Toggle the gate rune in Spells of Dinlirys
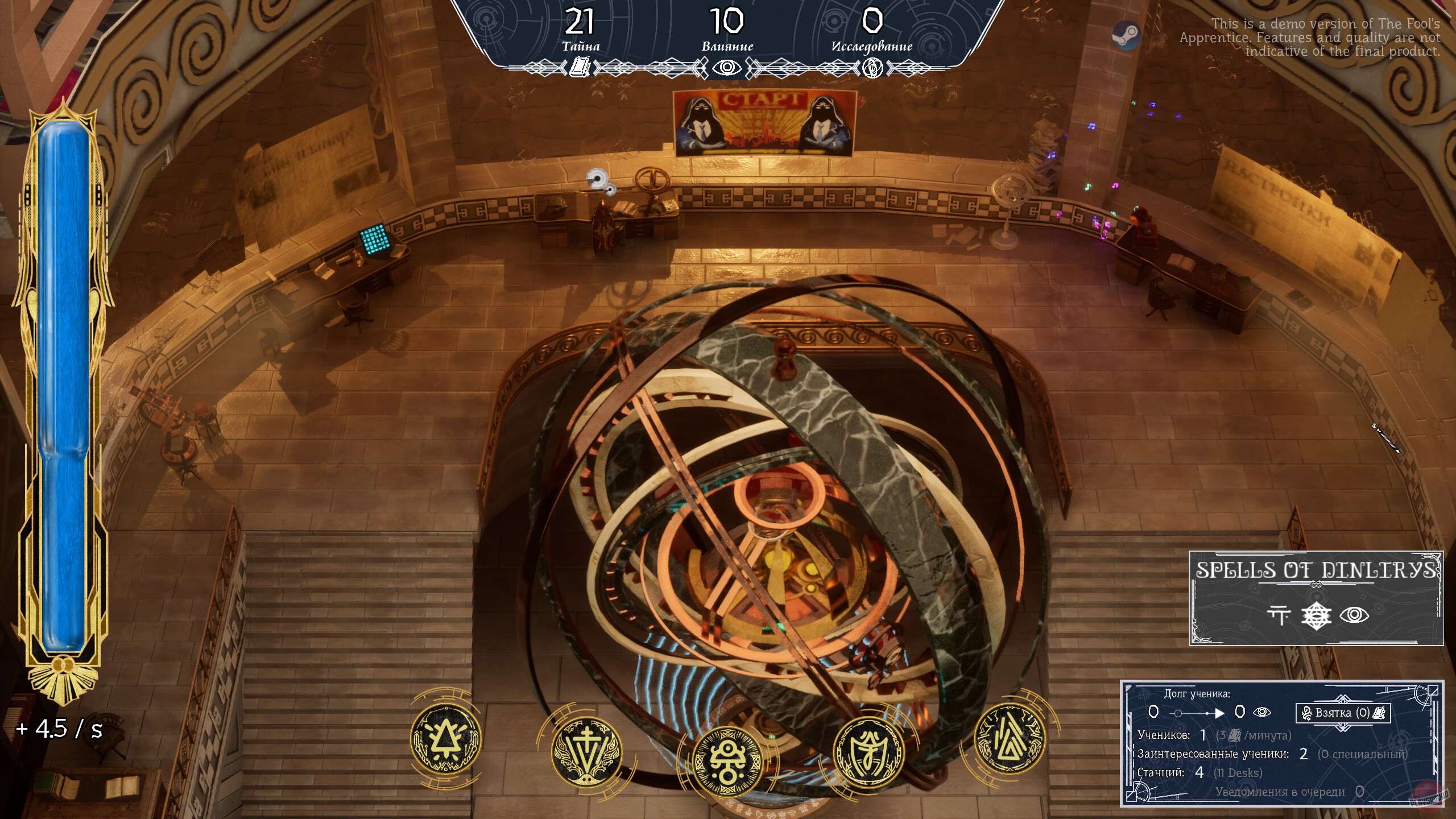1456x819 pixels. coord(1279,614)
